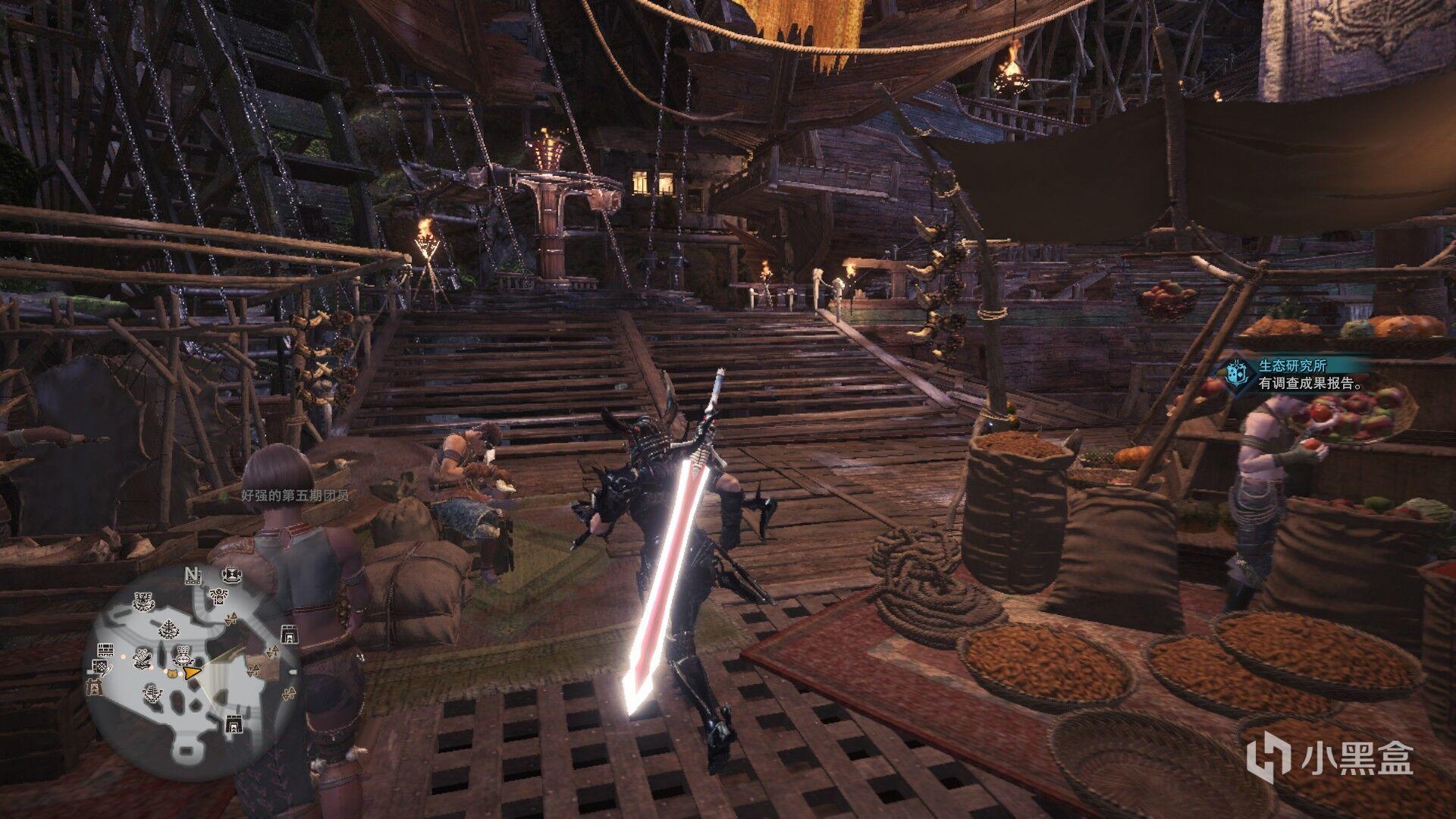
Task: Select the orange player arrow on minimap
Action: pyautogui.click(x=193, y=673)
